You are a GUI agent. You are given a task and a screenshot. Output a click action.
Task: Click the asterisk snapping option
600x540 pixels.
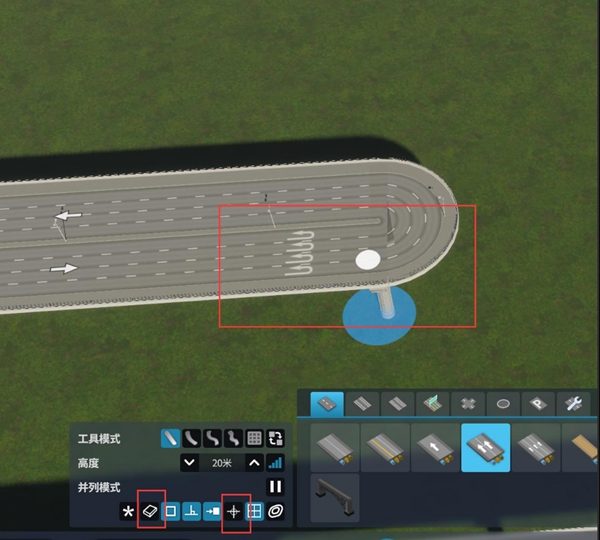128,511
